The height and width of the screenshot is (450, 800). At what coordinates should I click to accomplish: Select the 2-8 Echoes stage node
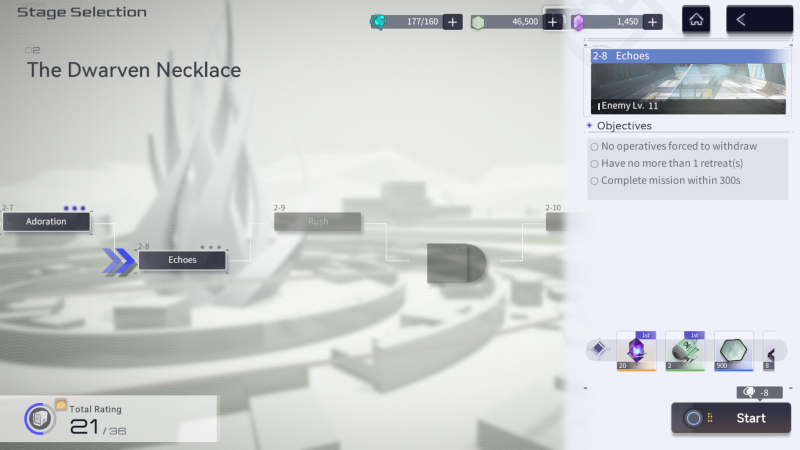(182, 260)
